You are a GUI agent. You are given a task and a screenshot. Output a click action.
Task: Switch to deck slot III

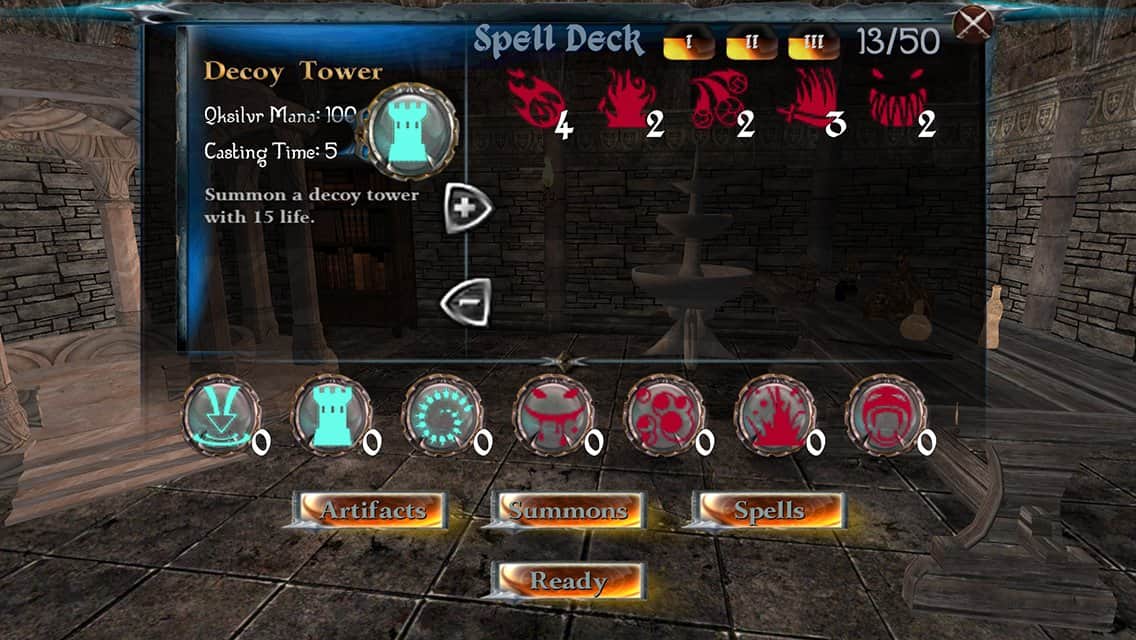[812, 43]
